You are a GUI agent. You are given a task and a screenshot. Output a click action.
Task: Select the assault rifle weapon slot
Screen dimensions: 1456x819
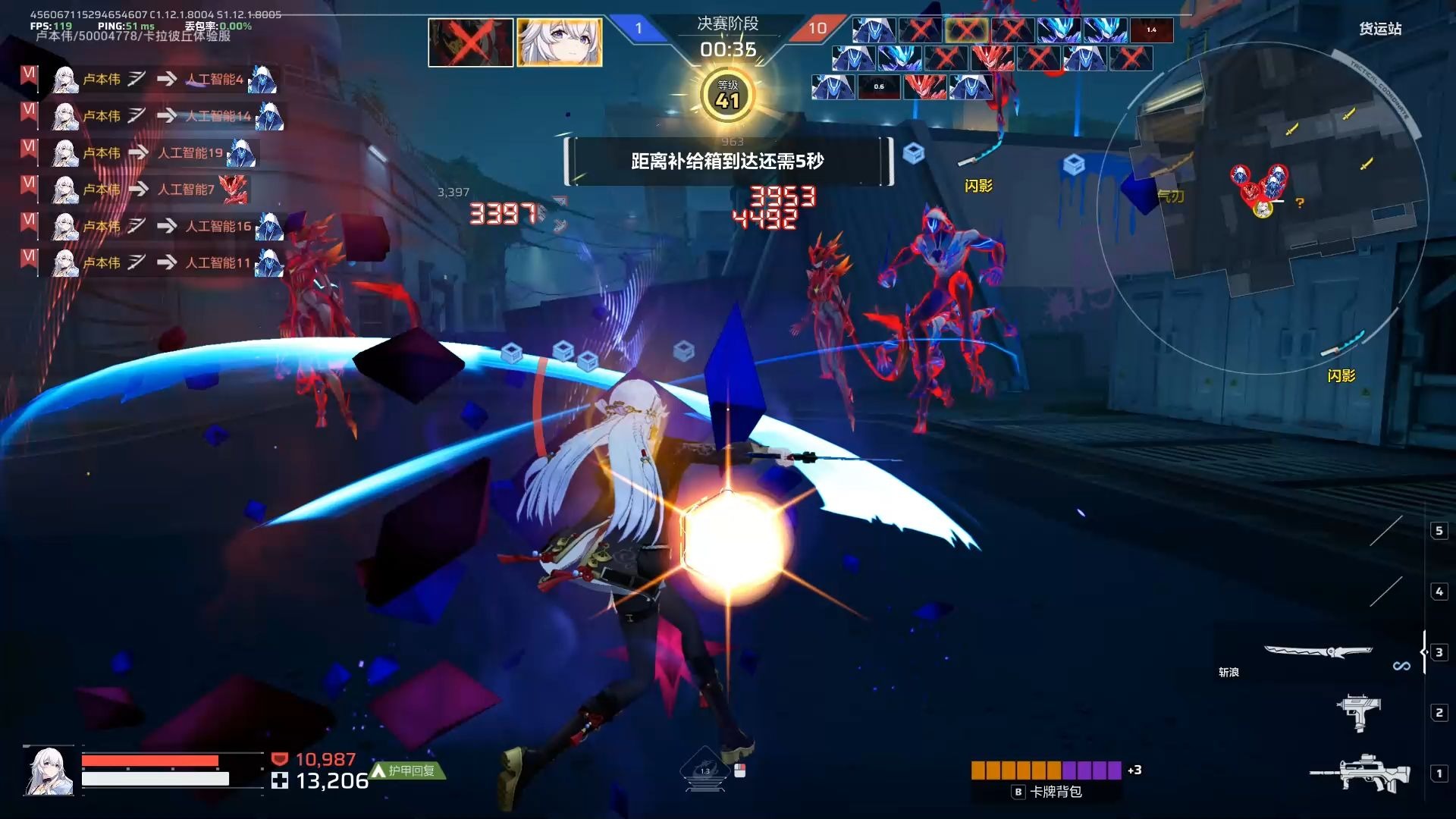[1361, 773]
